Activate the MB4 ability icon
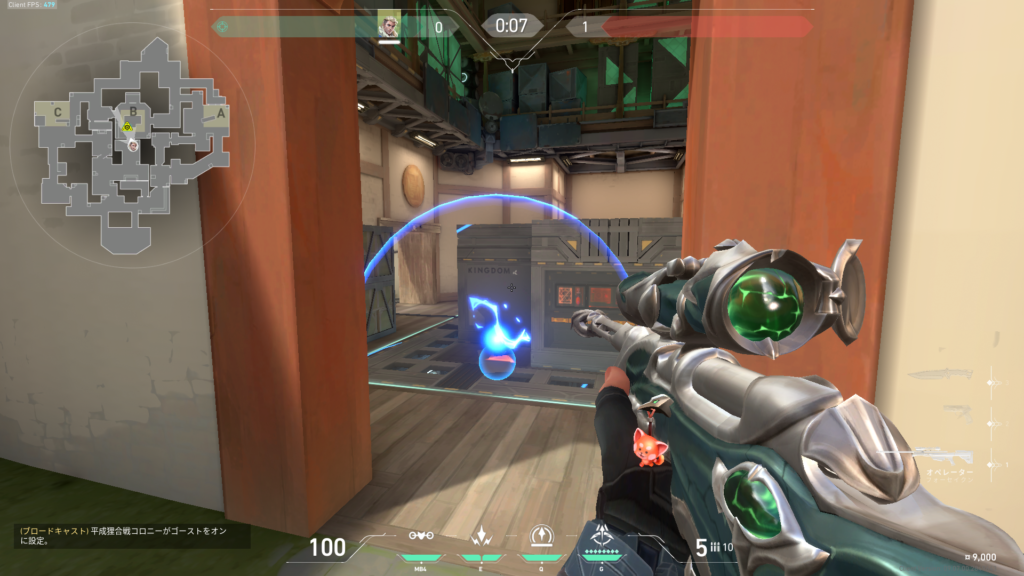The height and width of the screenshot is (576, 1024). click(x=421, y=535)
